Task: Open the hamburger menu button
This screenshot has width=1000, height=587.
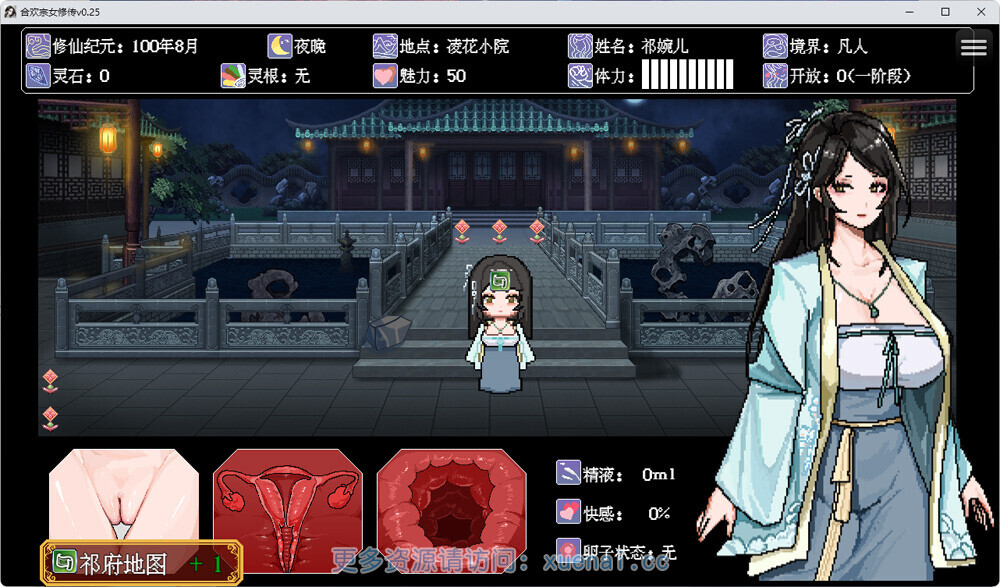Action: coord(973,47)
